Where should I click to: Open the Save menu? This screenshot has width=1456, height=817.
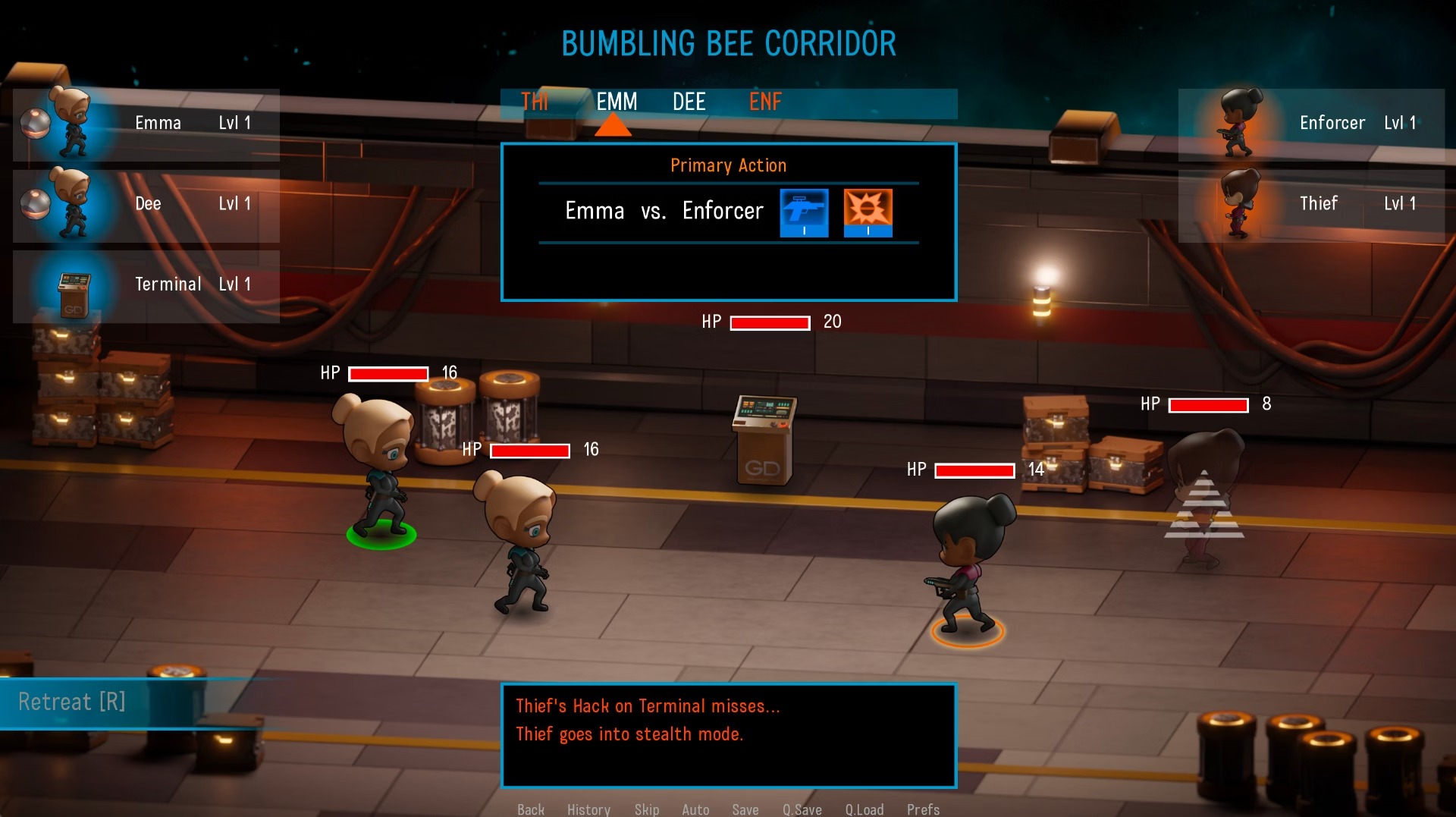(745, 809)
